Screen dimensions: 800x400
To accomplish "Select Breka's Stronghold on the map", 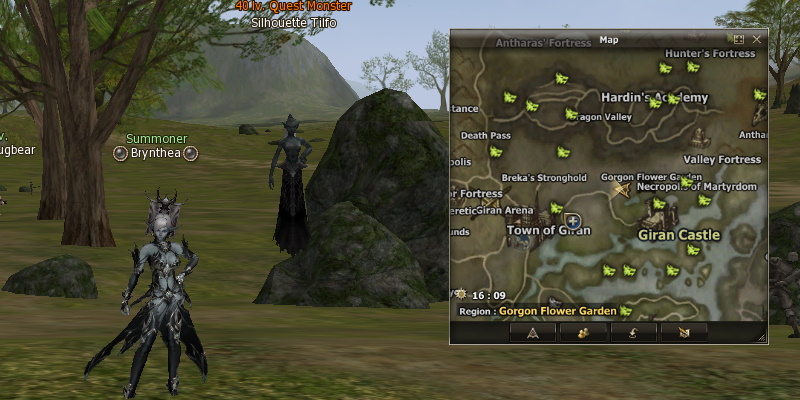I will [x=544, y=178].
